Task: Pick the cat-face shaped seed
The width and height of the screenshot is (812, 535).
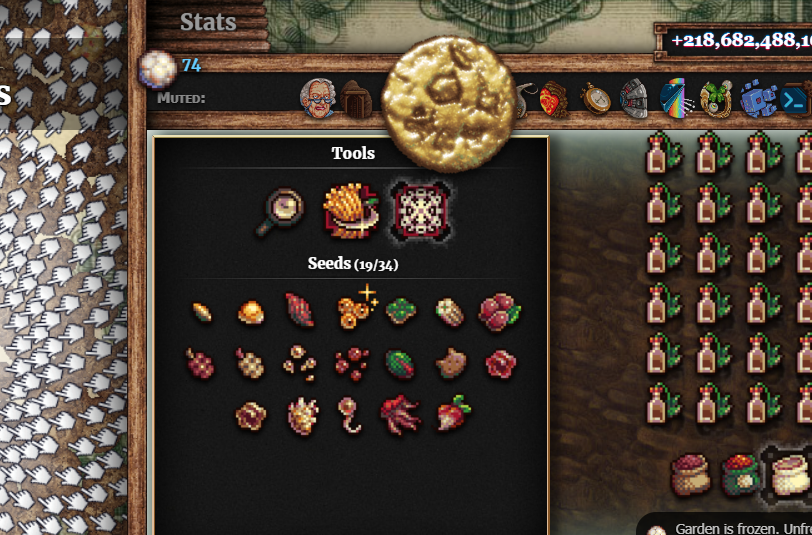Action: pyautogui.click(x=451, y=362)
